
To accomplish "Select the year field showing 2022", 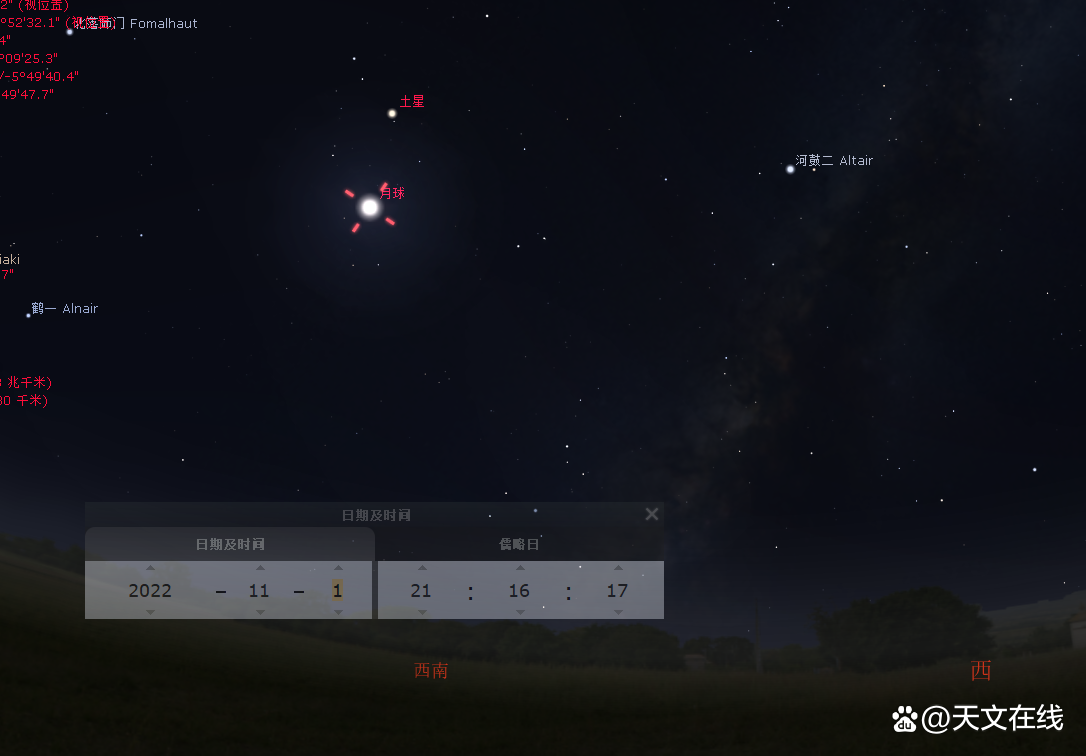I will click(150, 590).
